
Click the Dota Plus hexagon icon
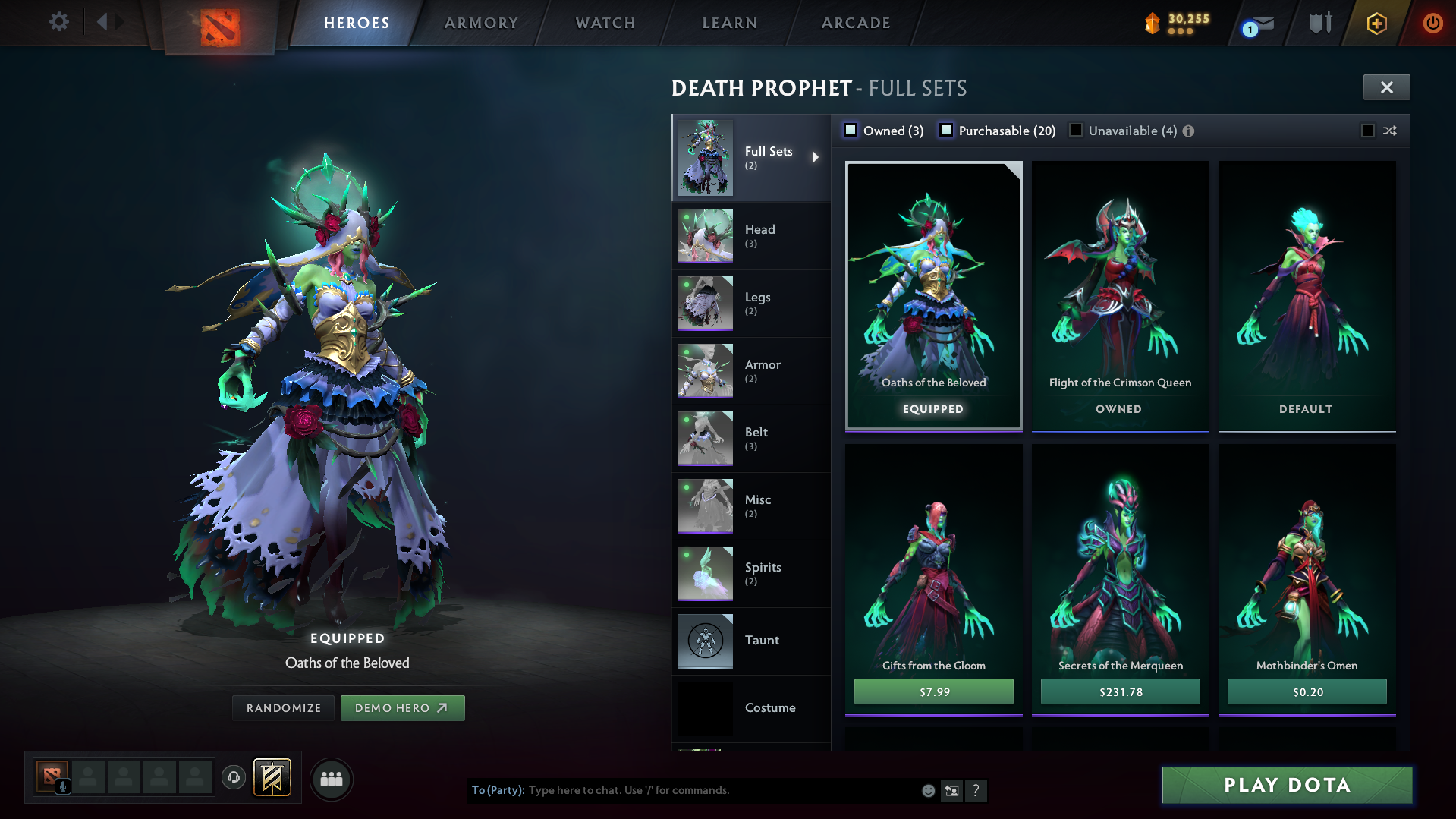pos(1376,23)
